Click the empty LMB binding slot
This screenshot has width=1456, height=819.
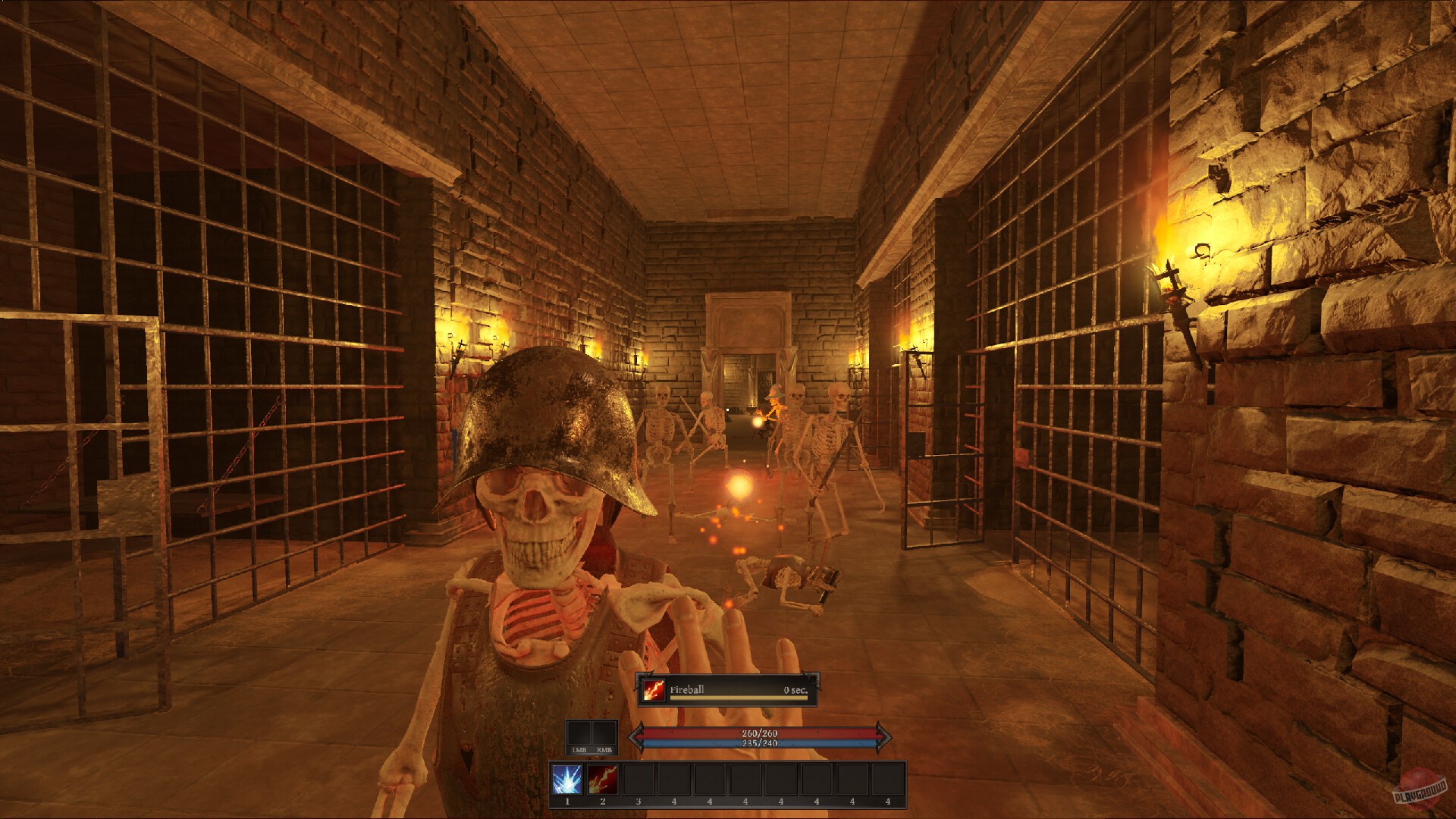(579, 733)
